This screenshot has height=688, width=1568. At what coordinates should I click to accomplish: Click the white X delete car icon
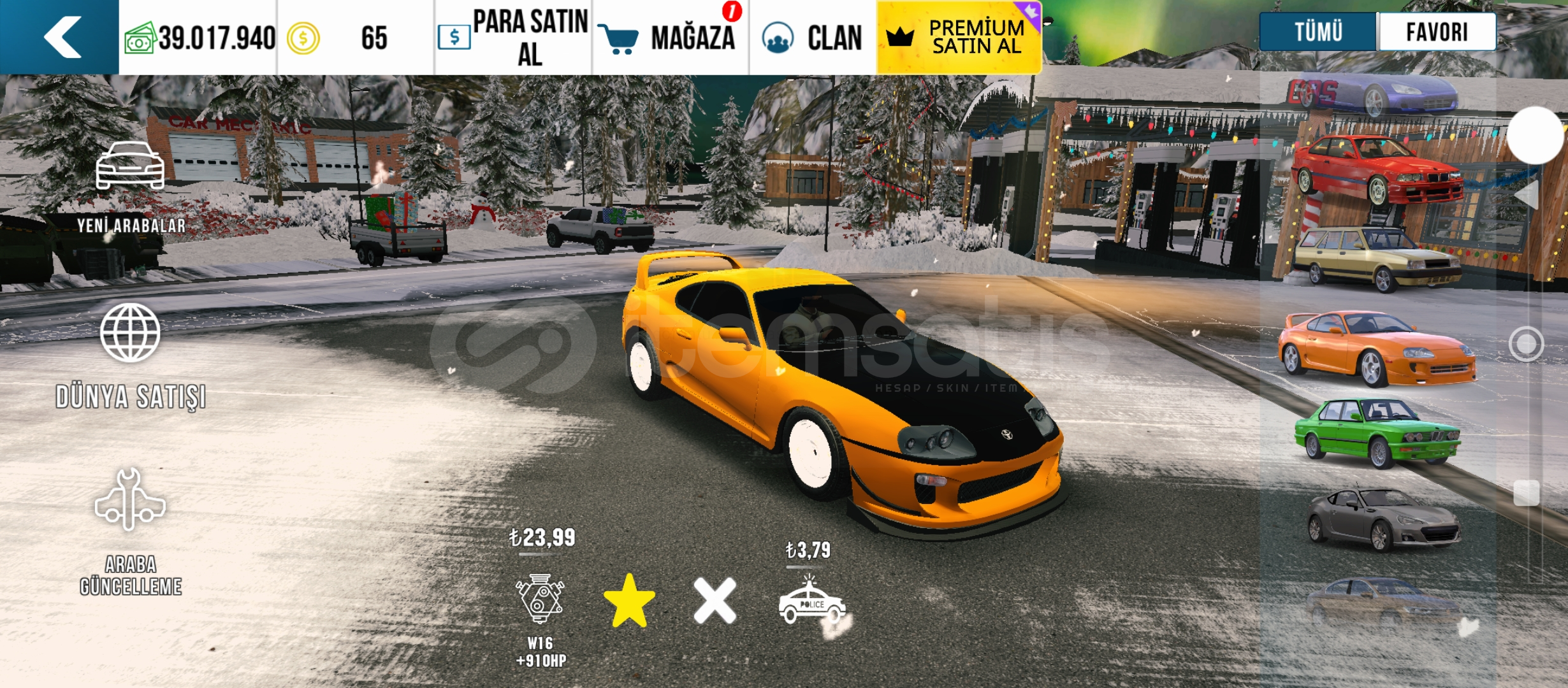point(715,601)
